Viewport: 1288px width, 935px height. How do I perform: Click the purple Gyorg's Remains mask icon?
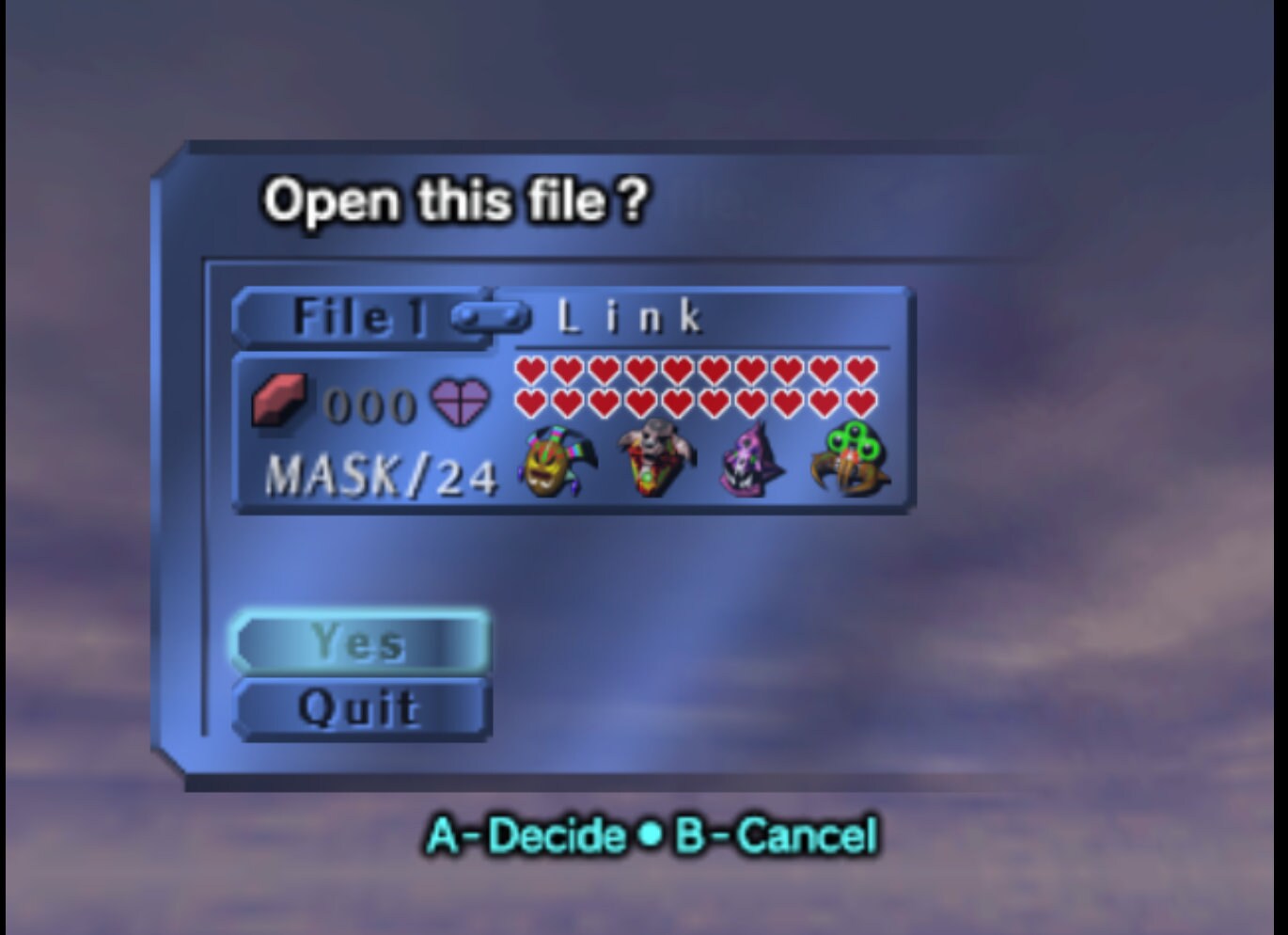(746, 463)
